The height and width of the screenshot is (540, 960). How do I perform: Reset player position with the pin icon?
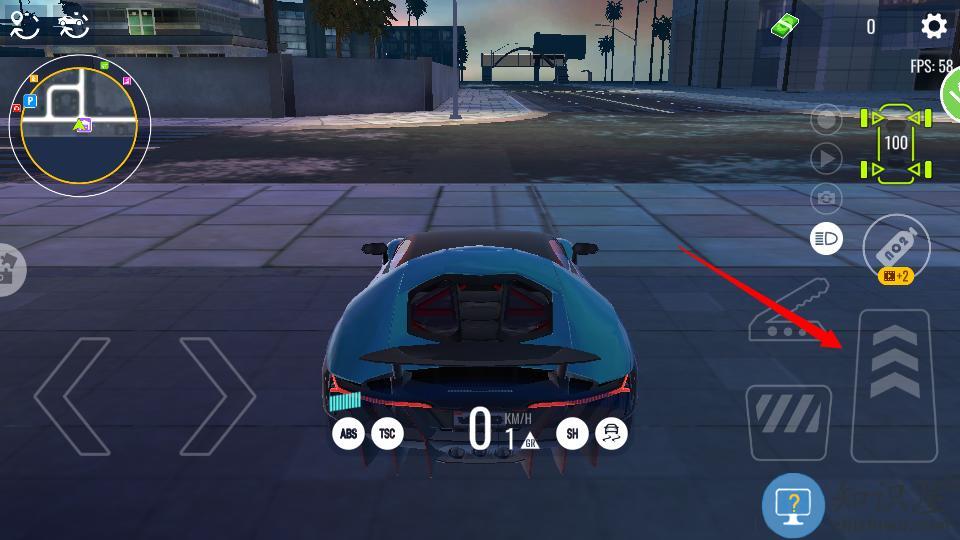[24, 24]
